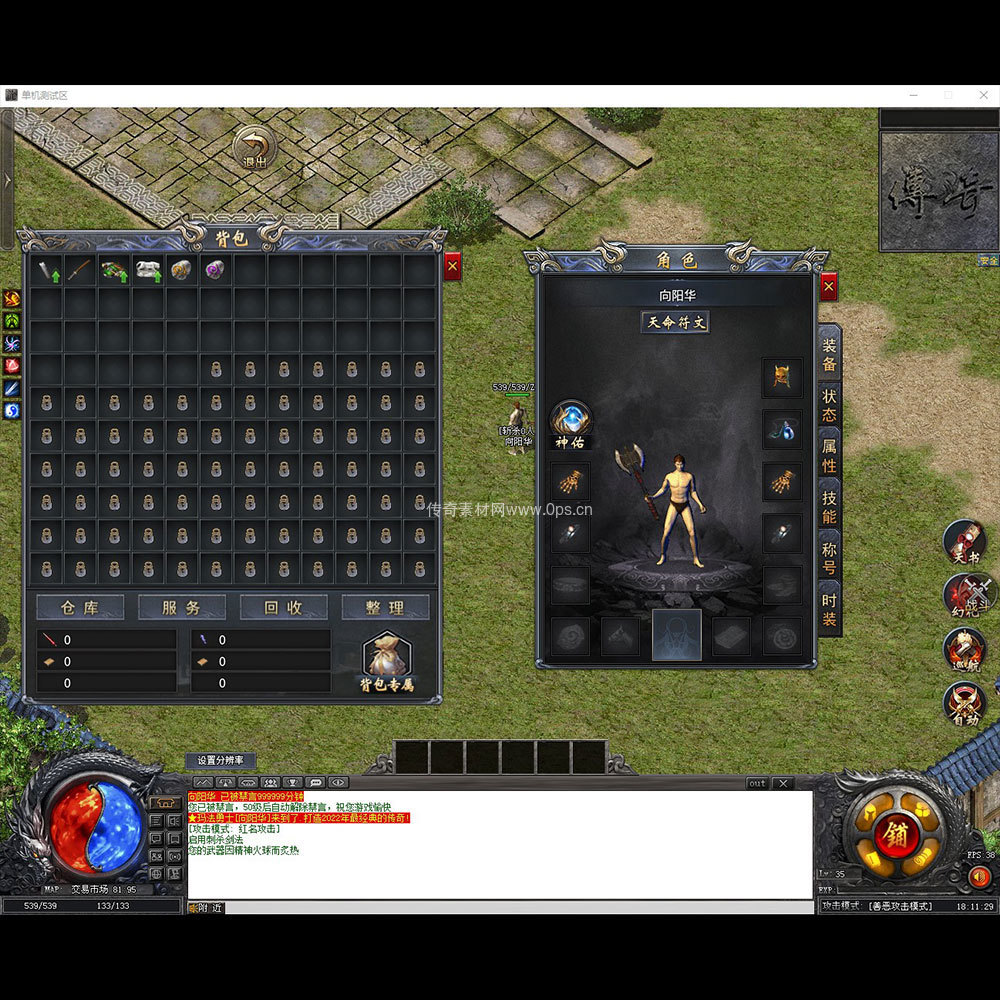1000x1000 pixels.
Task: Toggle the 自动 auto-combat button
Action: point(964,703)
